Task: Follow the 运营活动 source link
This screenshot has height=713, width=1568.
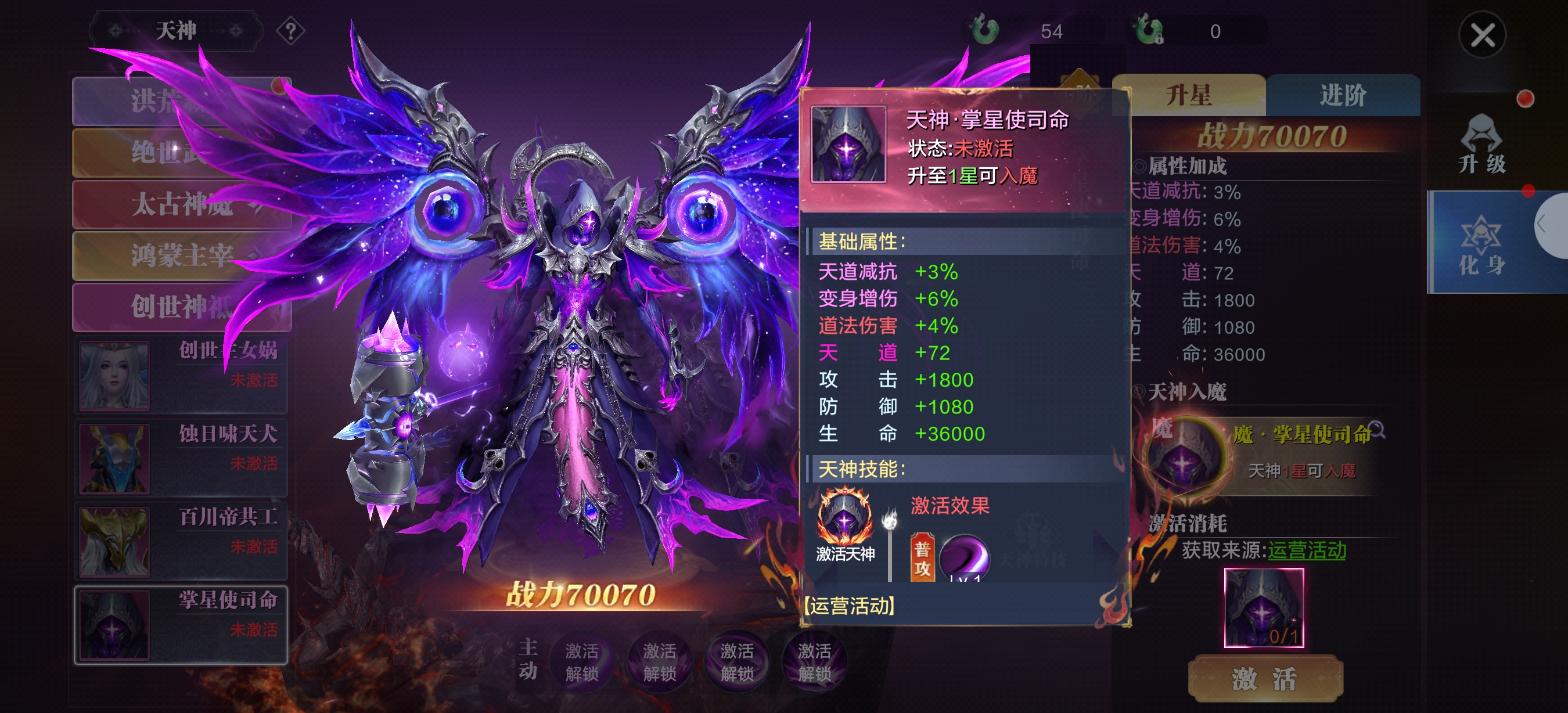Action: point(1306,550)
